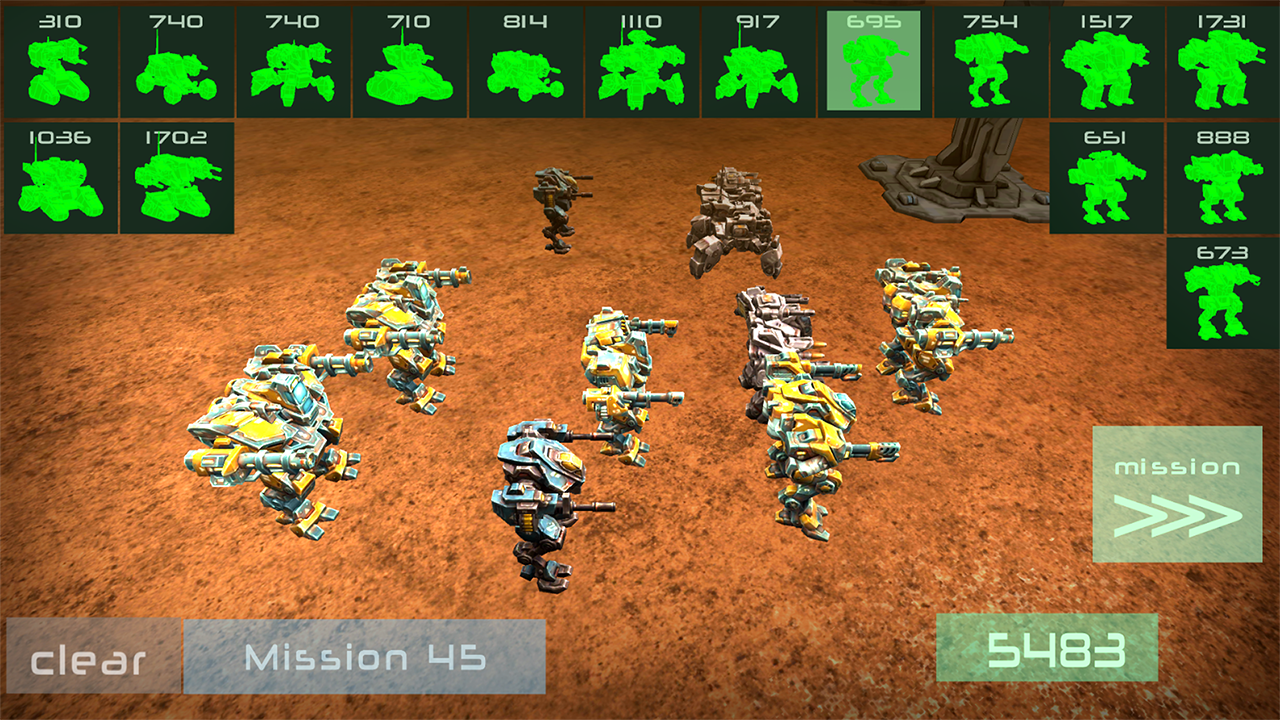Choose the first 740 cost unit

(x=174, y=62)
